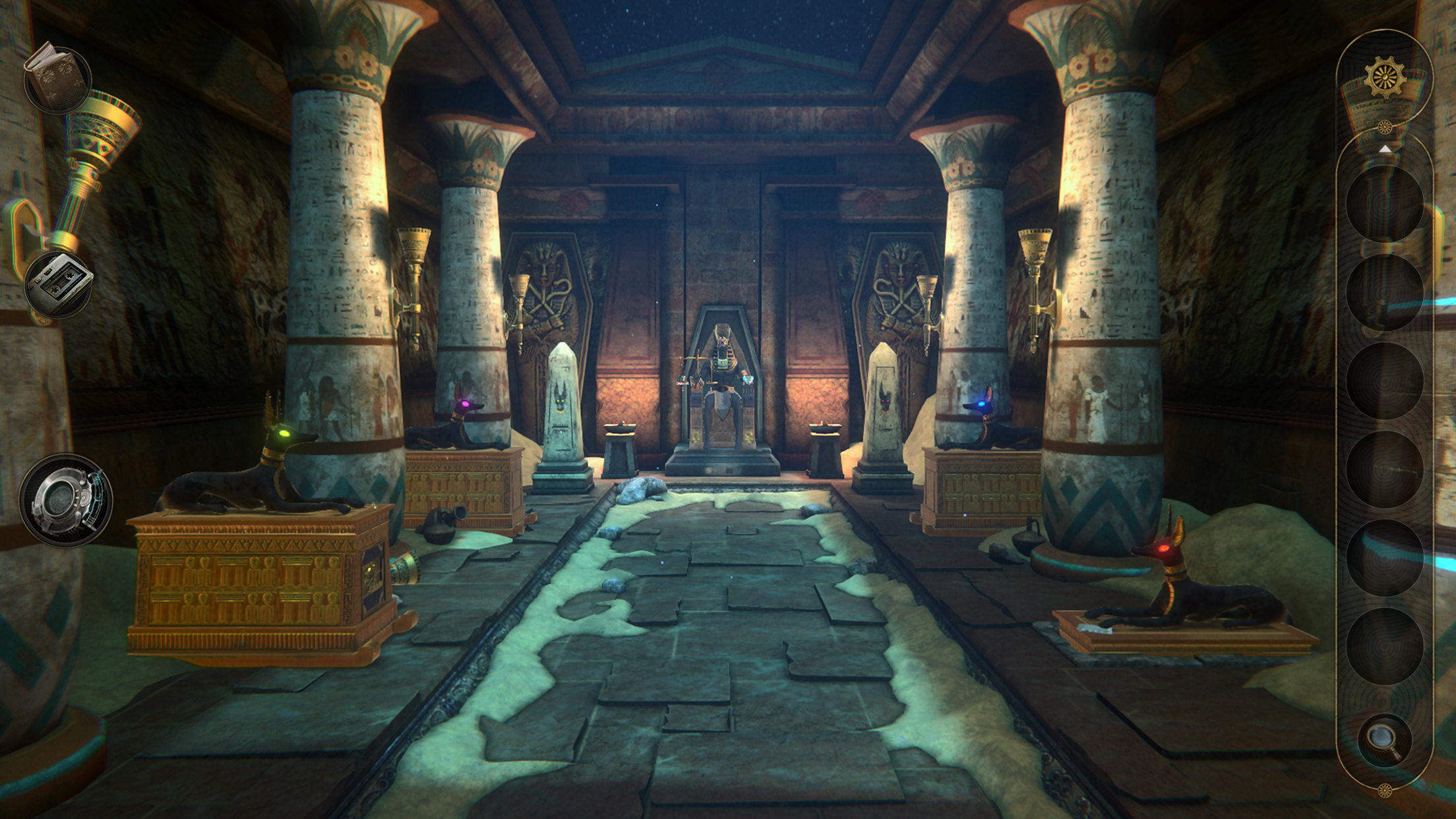Image resolution: width=1456 pixels, height=819 pixels.
Task: Request a hint with the magnifying glass
Action: pos(1384,741)
